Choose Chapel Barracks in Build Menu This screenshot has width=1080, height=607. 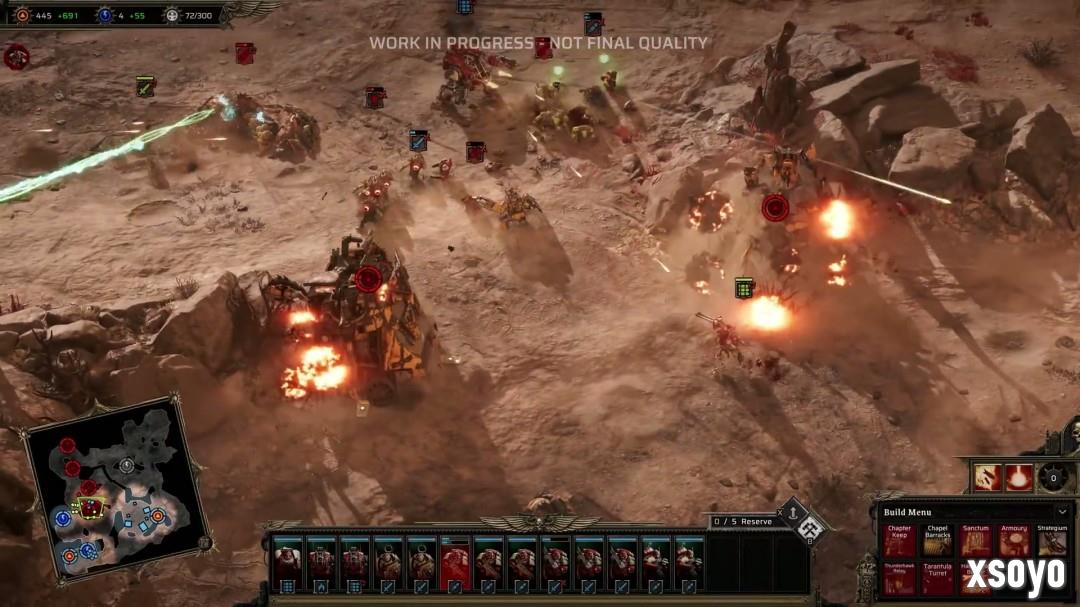(937, 542)
